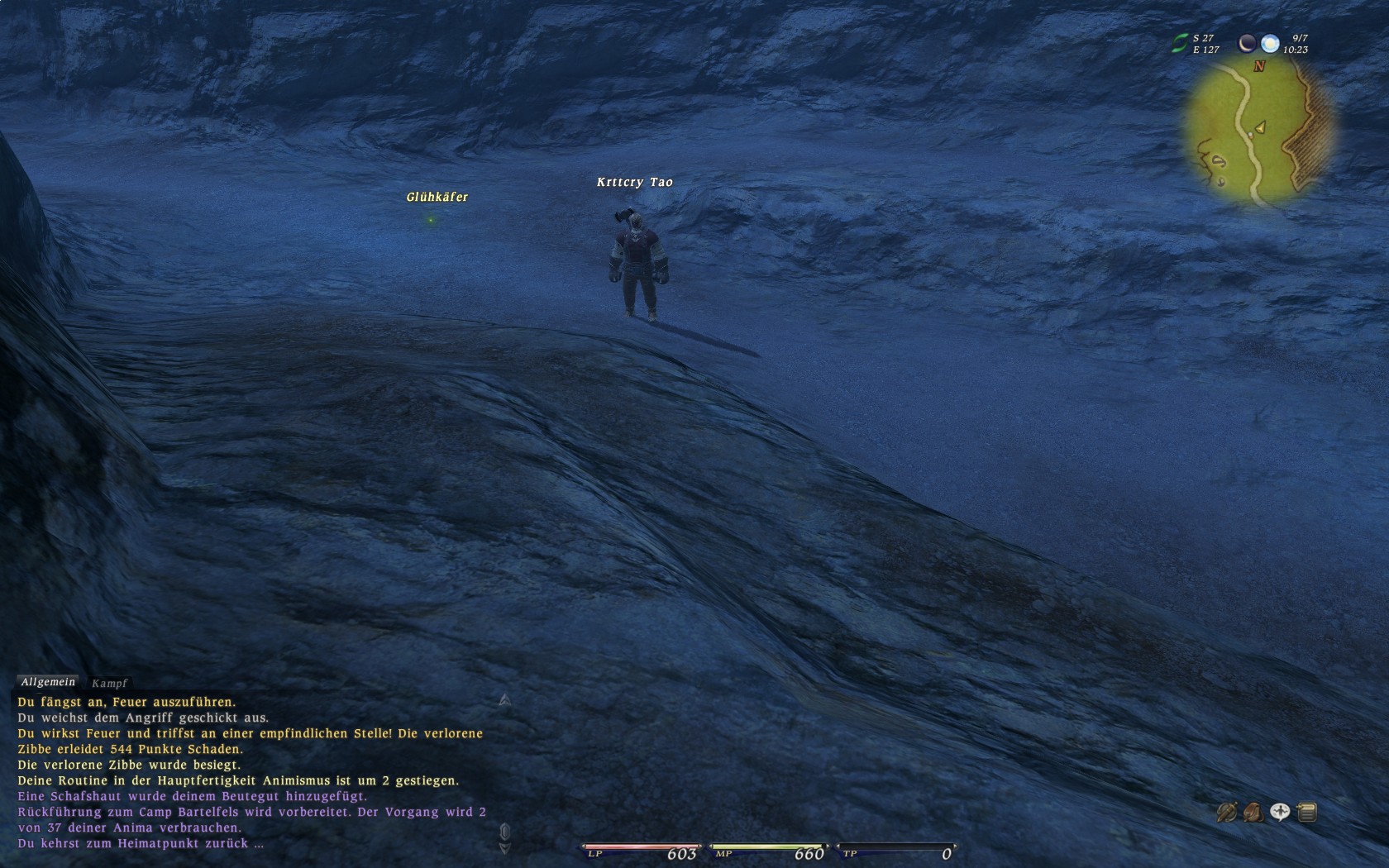
Task: Open the leather bag inventory icon
Action: pos(1253,813)
